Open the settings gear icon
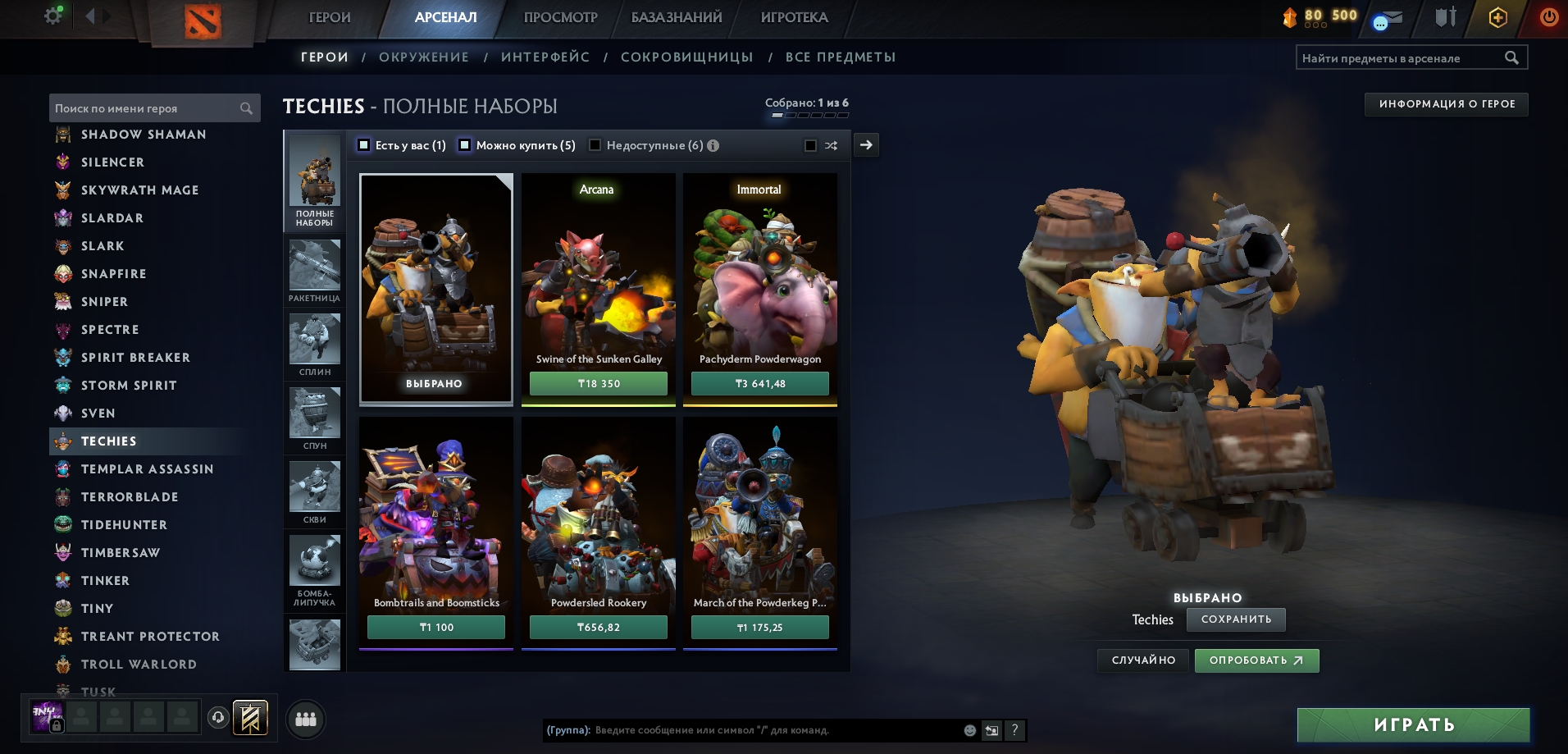This screenshot has height=754, width=1568. click(x=53, y=16)
